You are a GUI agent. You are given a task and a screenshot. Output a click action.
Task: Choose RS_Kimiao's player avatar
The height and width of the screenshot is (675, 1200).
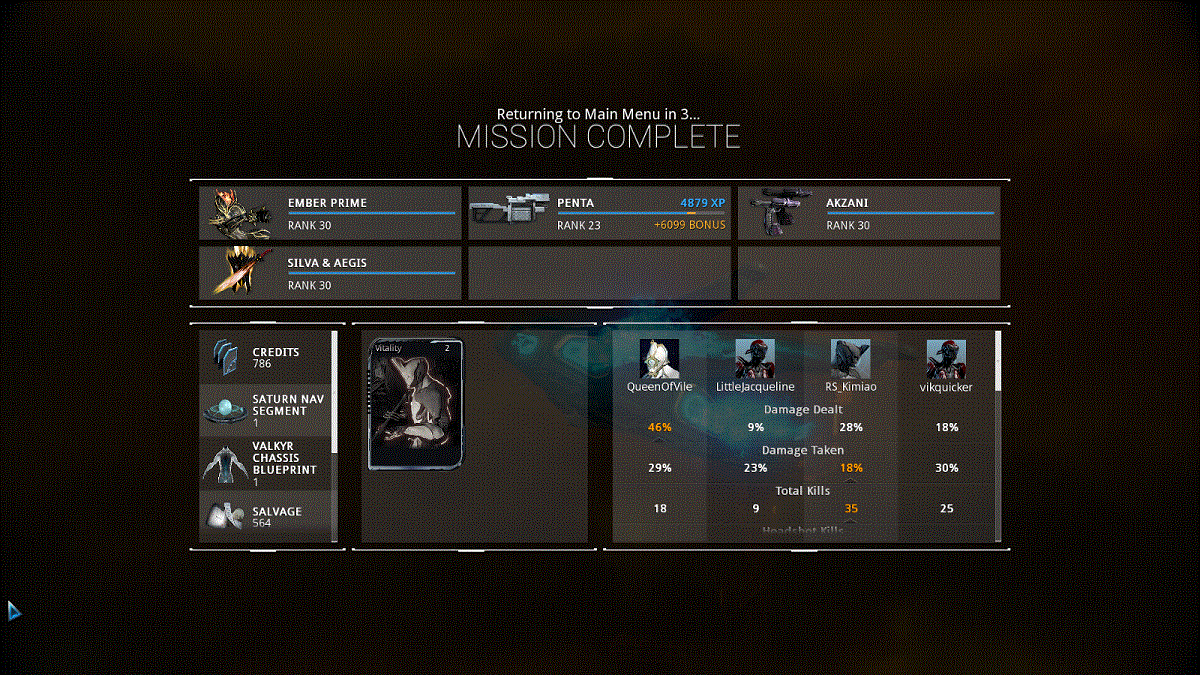850,358
